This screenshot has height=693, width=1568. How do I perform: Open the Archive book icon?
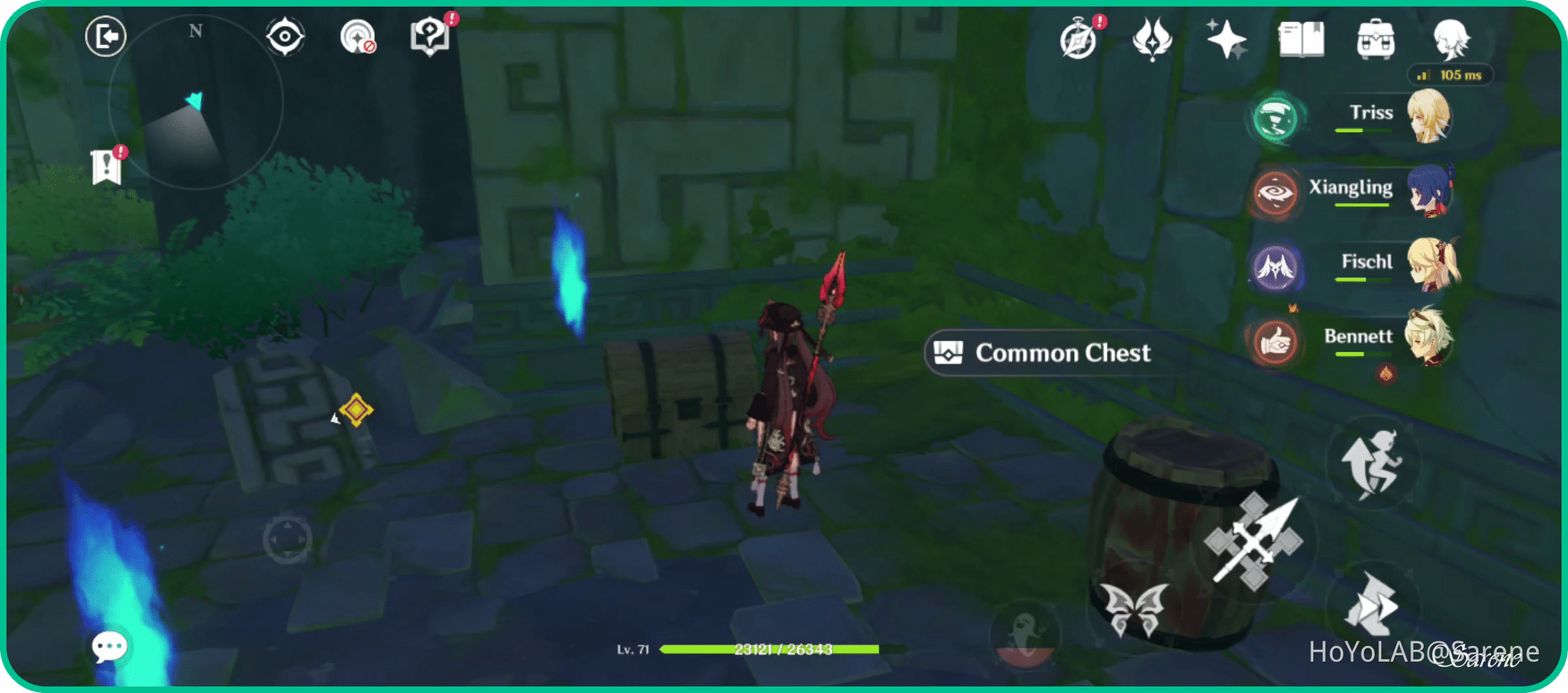coord(1300,40)
